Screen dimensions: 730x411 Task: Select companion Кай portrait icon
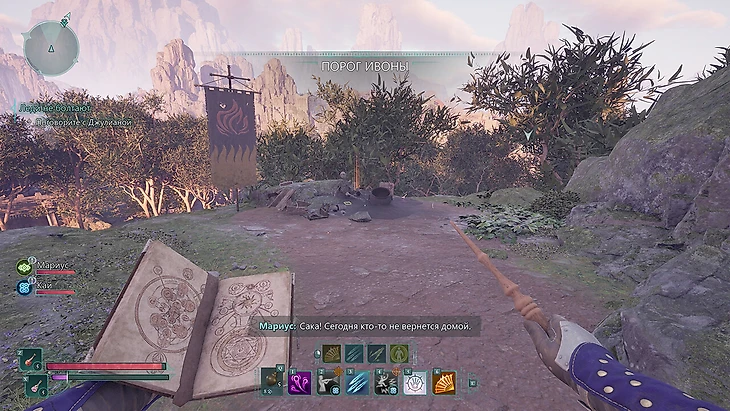point(24,287)
